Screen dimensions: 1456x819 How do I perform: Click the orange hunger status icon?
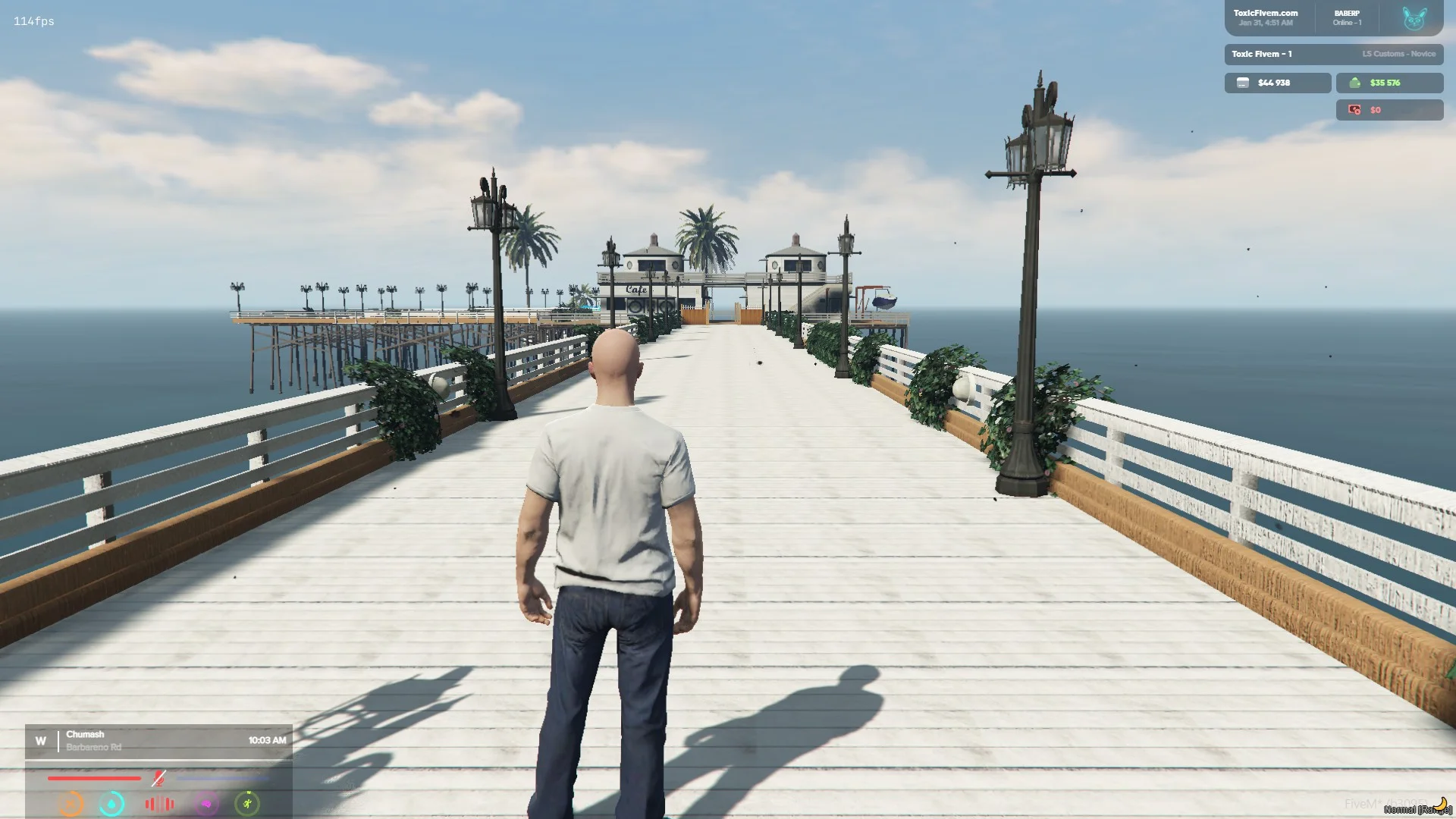[x=71, y=803]
